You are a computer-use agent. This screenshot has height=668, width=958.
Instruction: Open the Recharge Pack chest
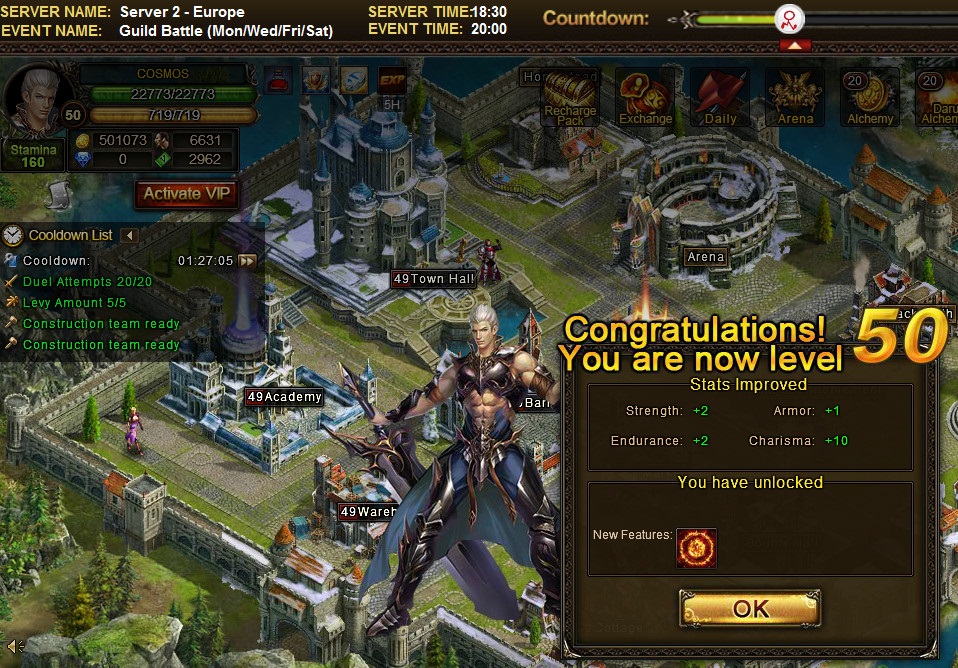click(570, 98)
